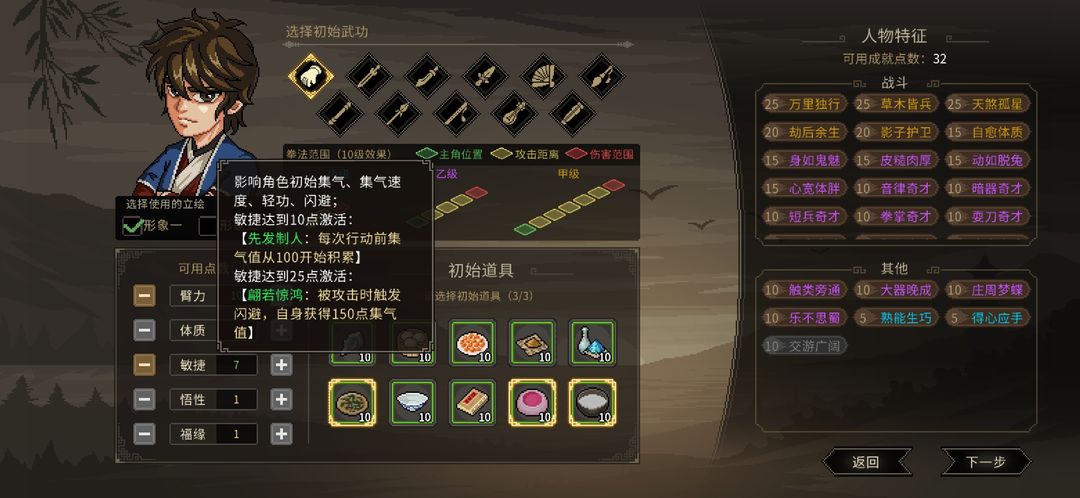Image resolution: width=1080 pixels, height=498 pixels.
Task: Click the 下一步 (next step) button
Action: pos(985,461)
